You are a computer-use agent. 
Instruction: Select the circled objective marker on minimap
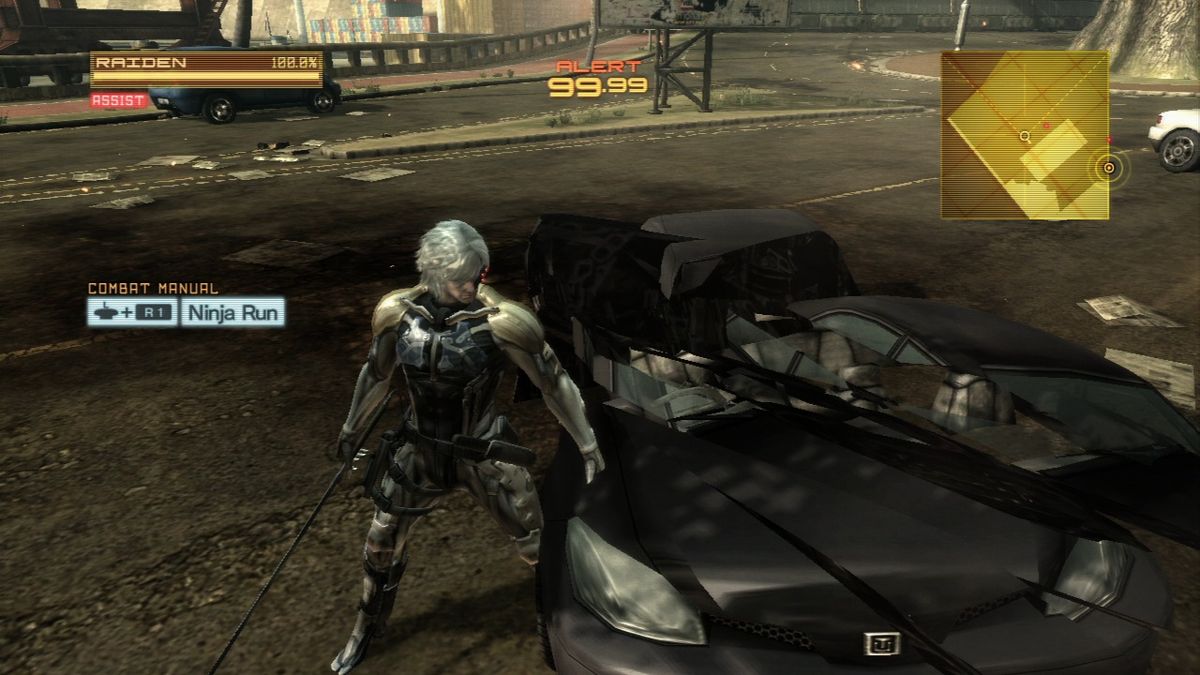click(x=1108, y=168)
